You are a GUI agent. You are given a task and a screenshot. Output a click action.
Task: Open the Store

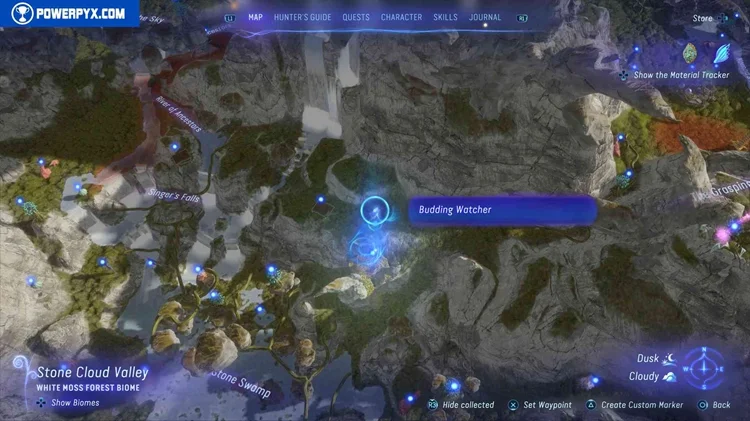point(703,17)
